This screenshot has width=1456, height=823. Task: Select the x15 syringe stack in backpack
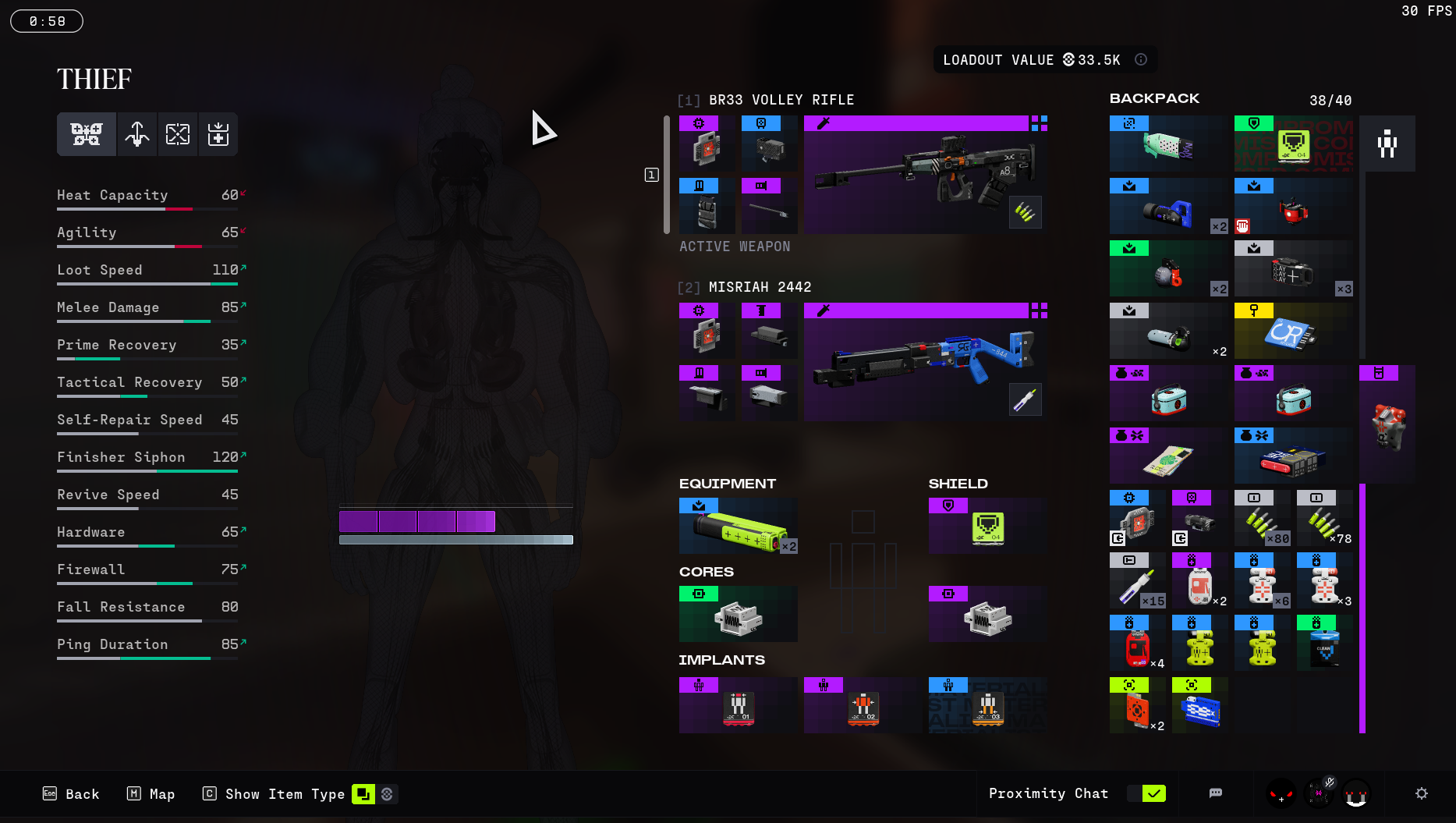coord(1137,581)
